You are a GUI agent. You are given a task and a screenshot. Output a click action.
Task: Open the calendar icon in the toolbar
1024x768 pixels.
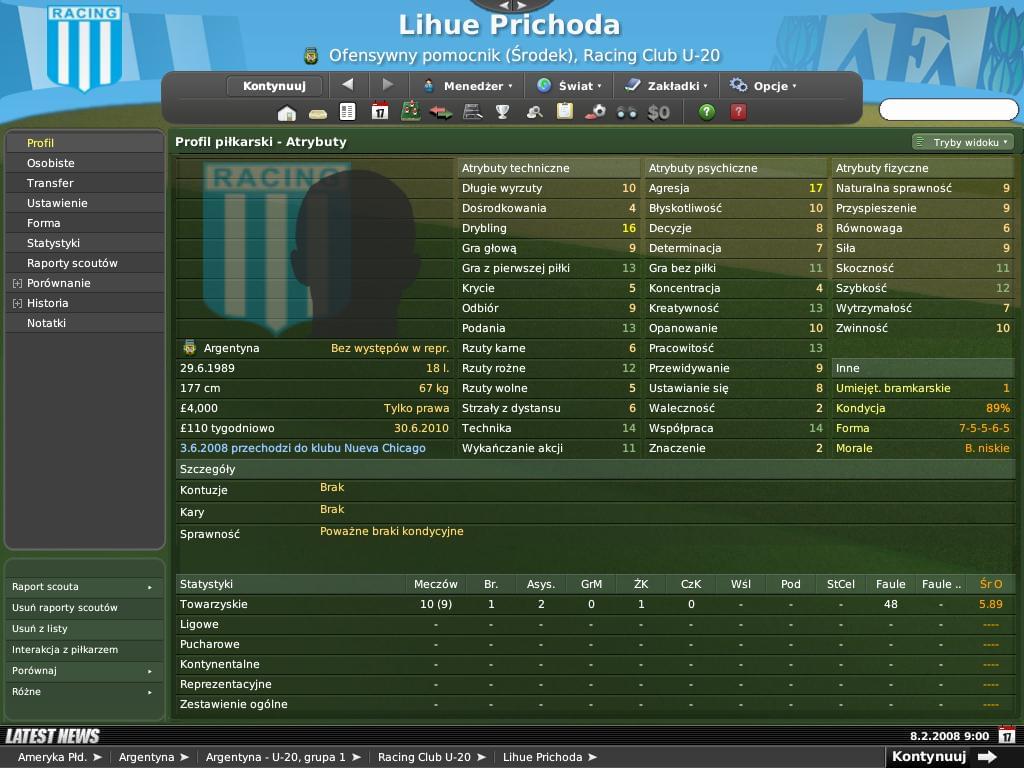(x=379, y=112)
